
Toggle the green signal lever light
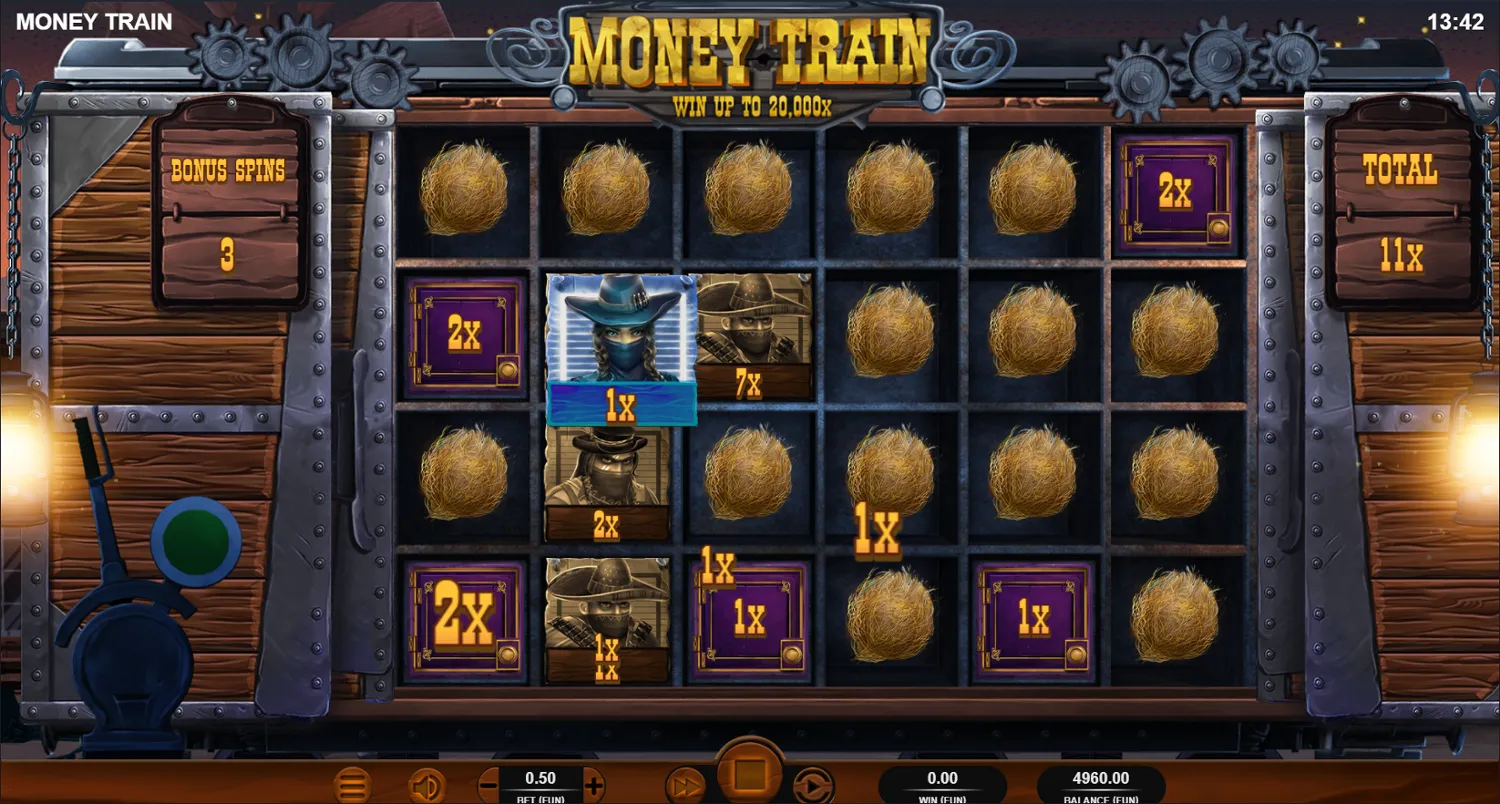(196, 537)
